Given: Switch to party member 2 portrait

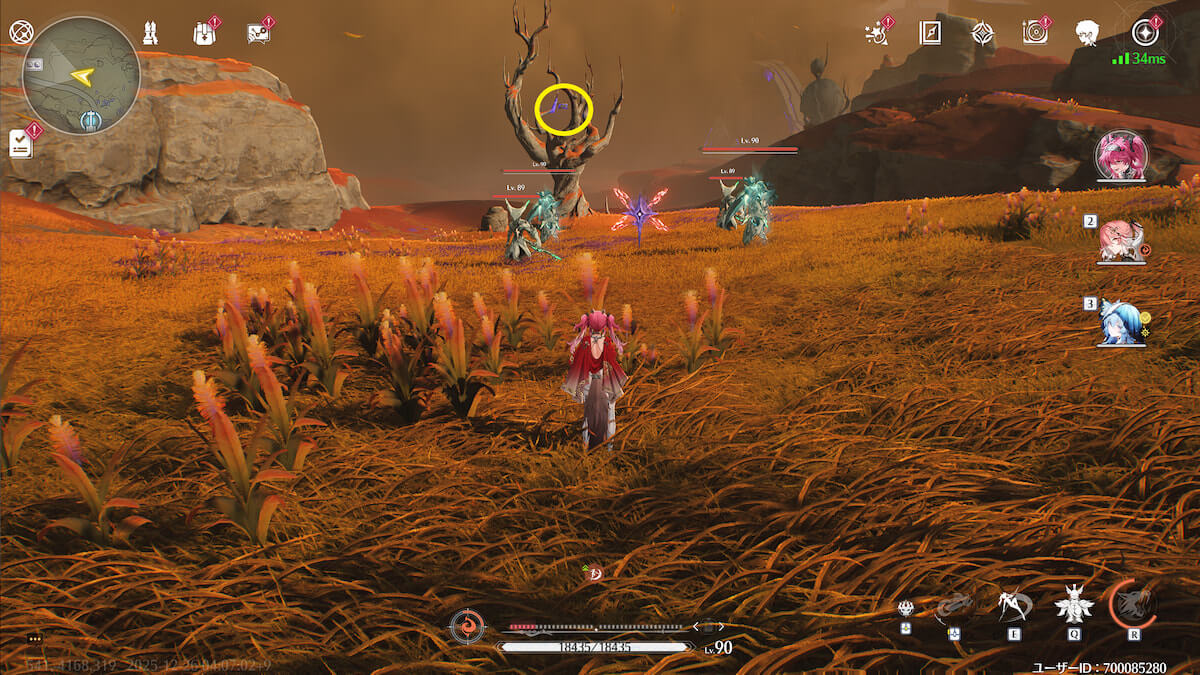Looking at the screenshot, I should coord(1120,240).
